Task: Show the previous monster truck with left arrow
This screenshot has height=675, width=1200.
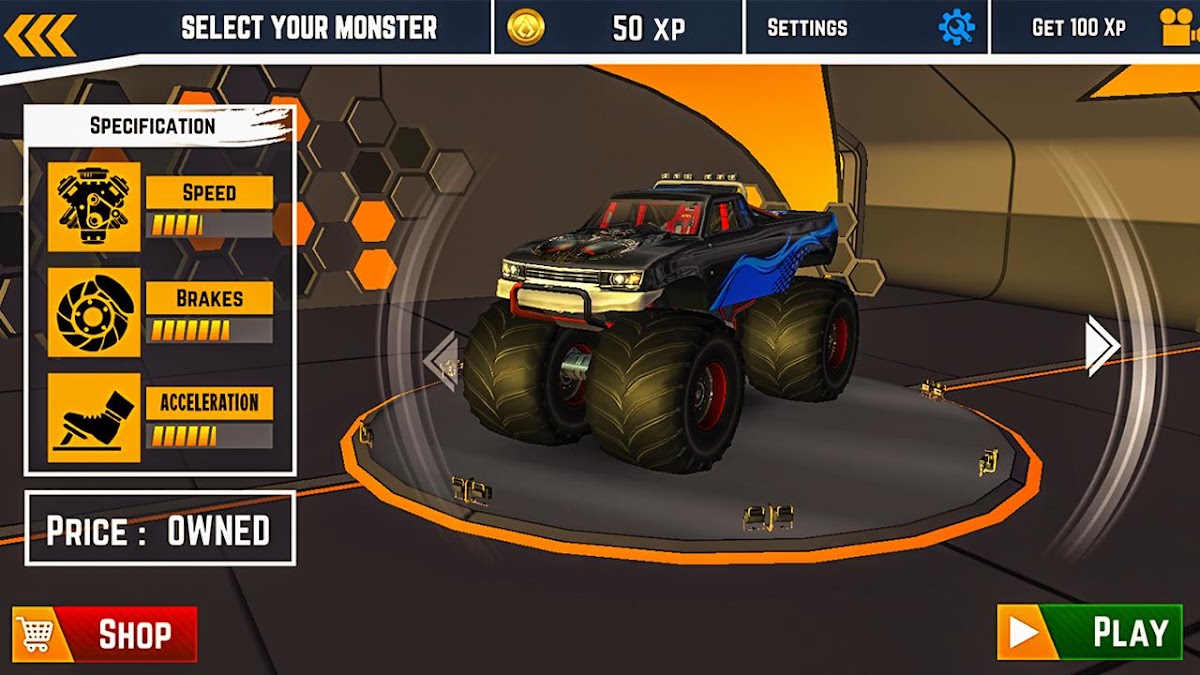Action: pos(441,359)
